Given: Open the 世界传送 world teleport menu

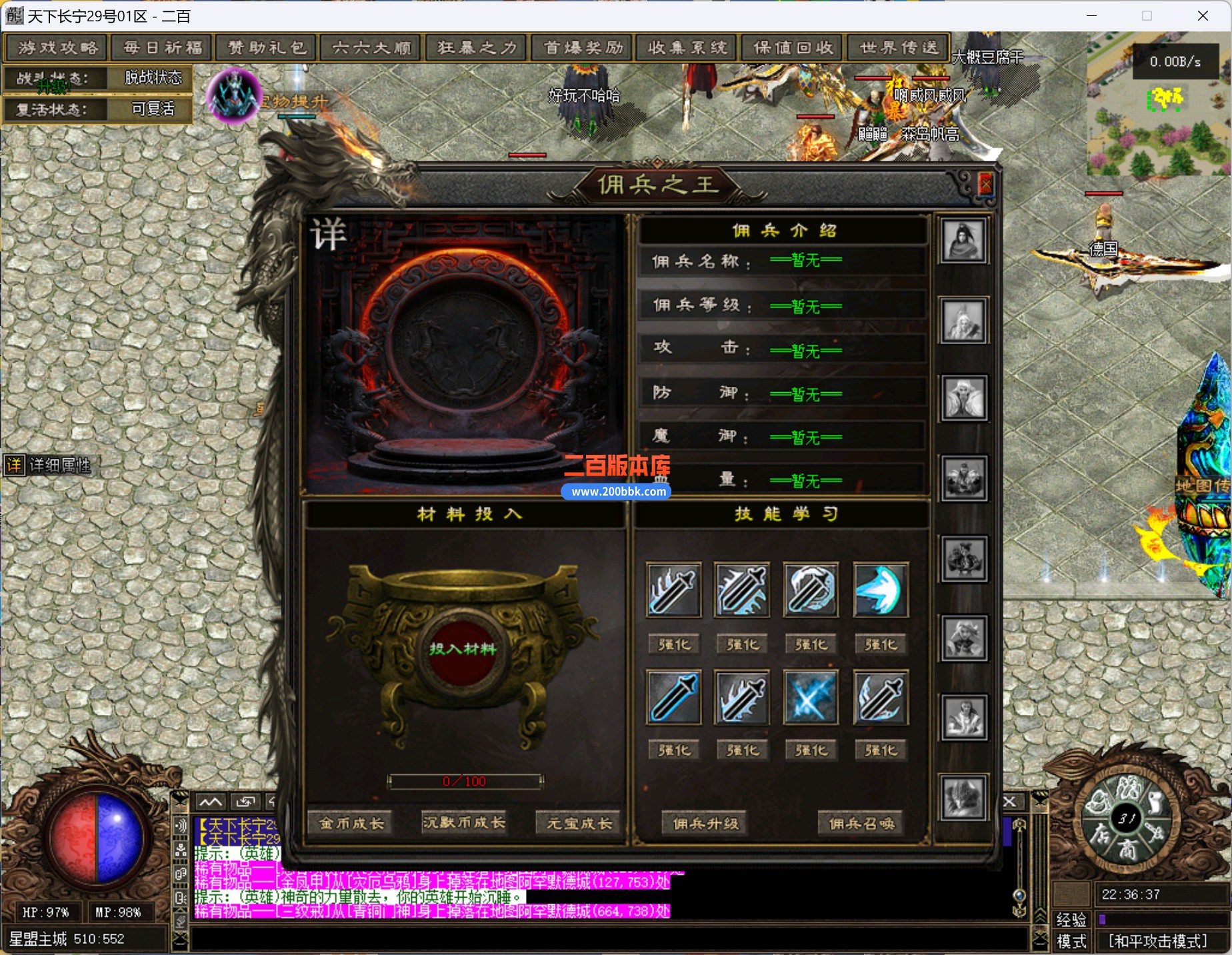Looking at the screenshot, I should click(x=899, y=48).
